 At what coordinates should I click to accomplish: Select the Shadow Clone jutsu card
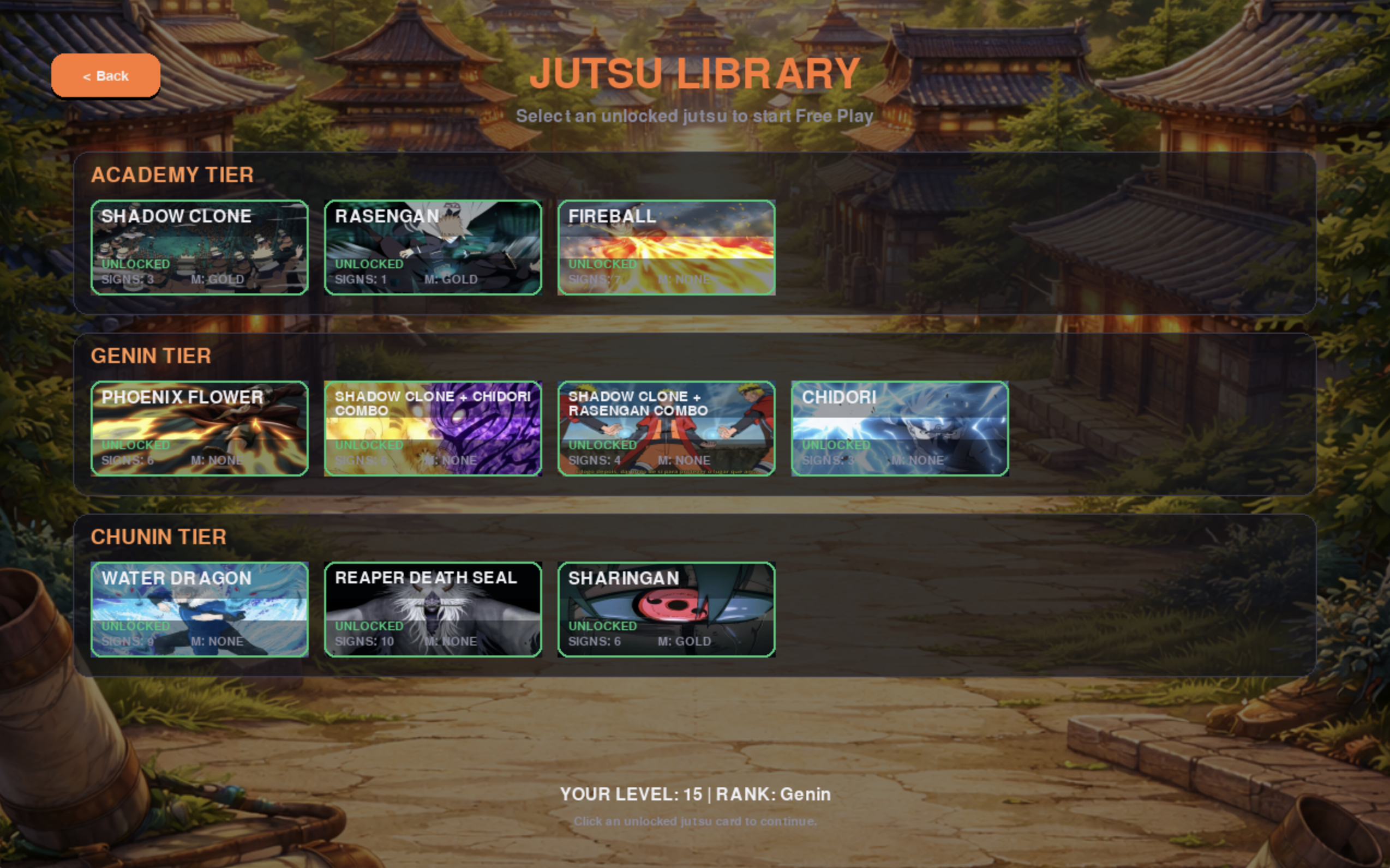[x=199, y=248]
